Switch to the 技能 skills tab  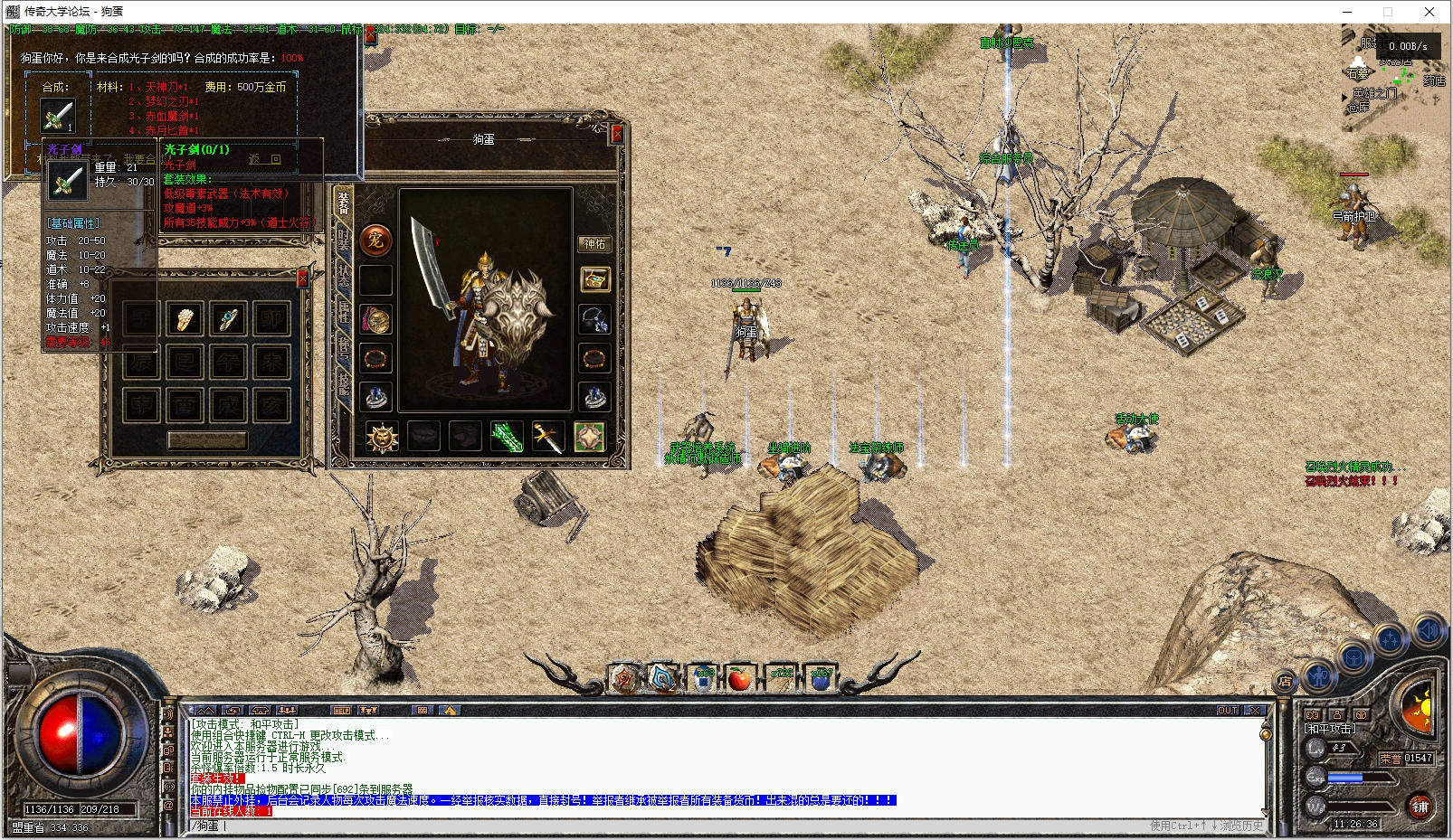(x=344, y=383)
